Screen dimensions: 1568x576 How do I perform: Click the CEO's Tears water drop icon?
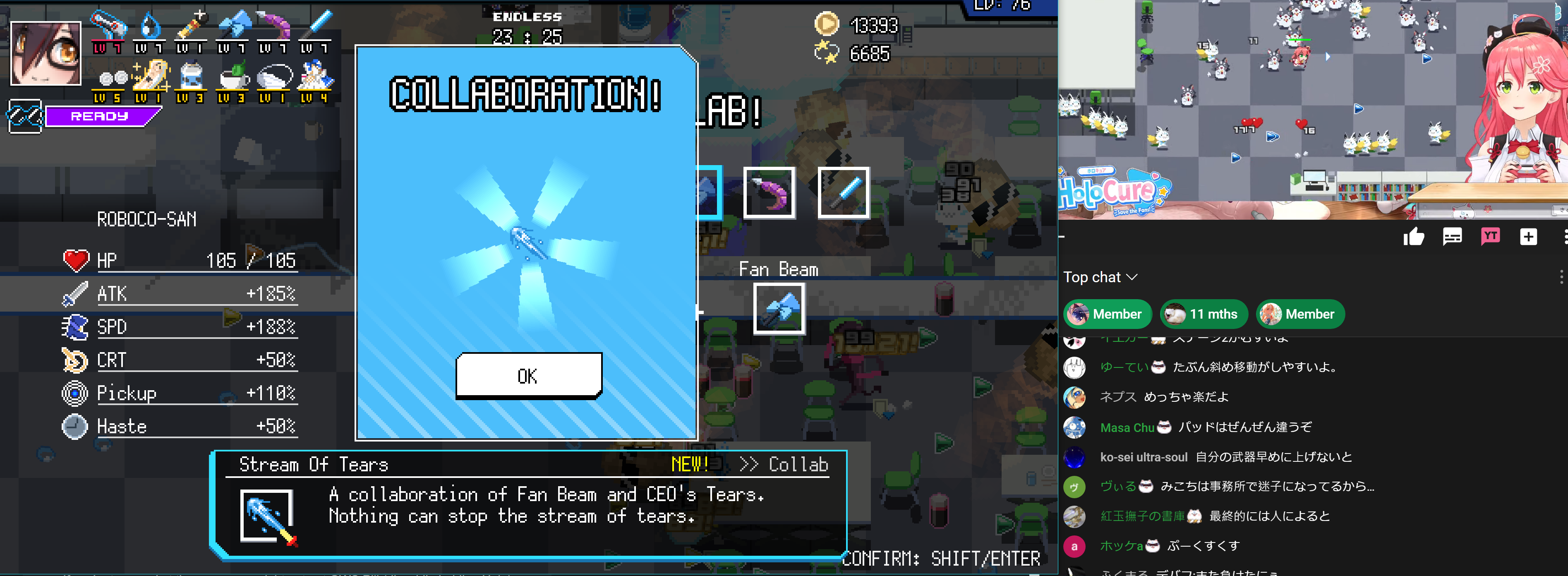pos(149,27)
